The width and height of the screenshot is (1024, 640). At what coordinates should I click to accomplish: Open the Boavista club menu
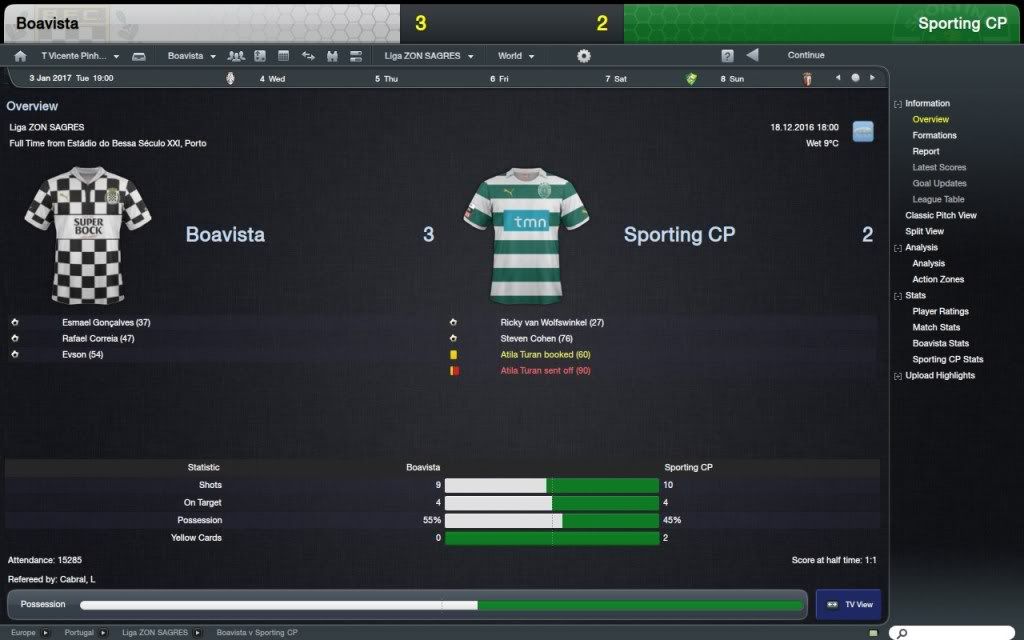click(x=191, y=56)
